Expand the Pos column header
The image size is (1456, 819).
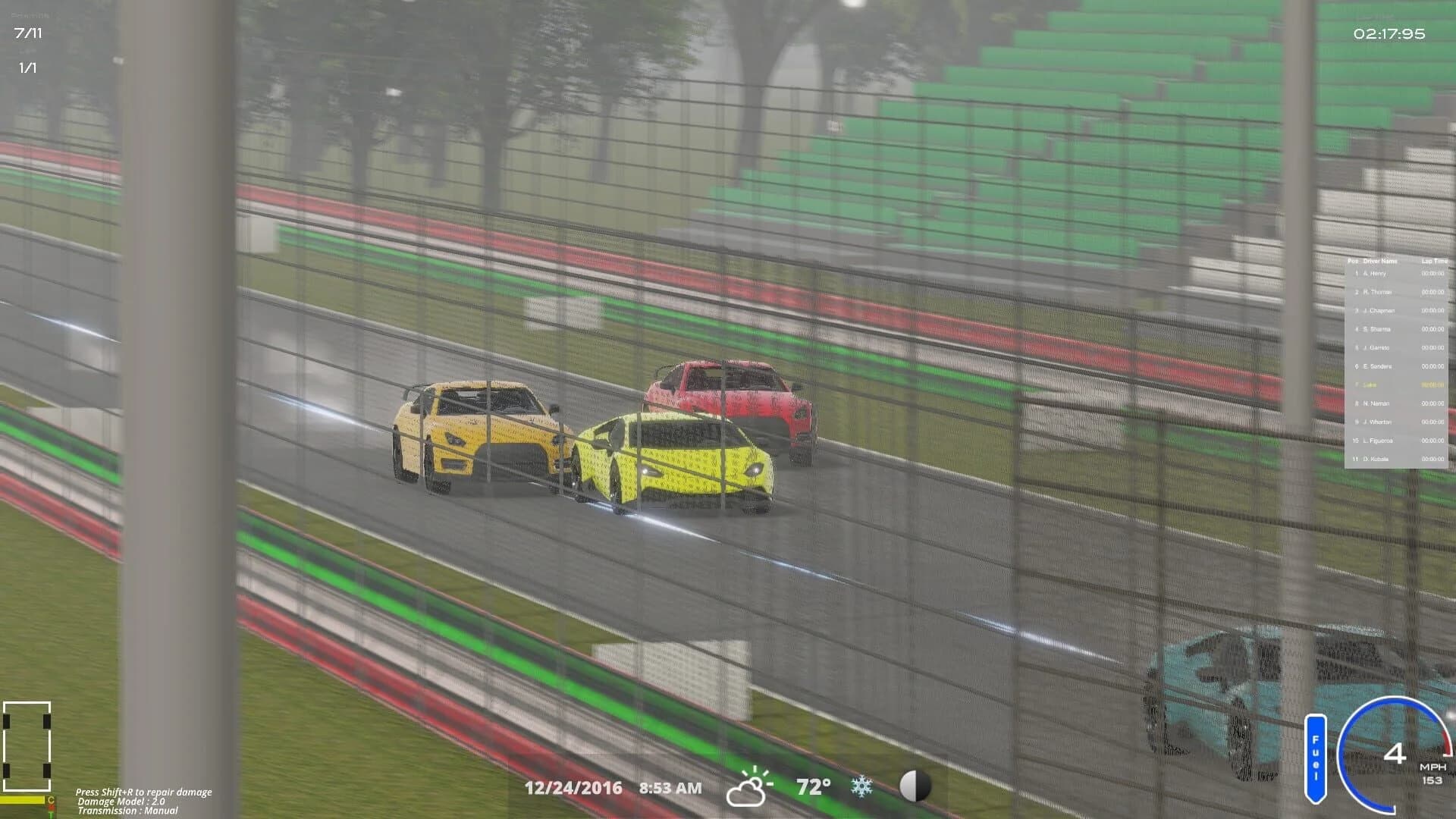1351,260
